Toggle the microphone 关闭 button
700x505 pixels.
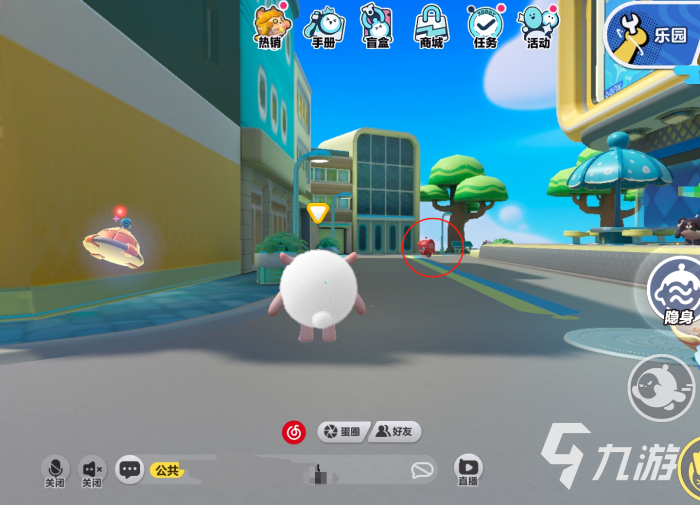tap(56, 470)
